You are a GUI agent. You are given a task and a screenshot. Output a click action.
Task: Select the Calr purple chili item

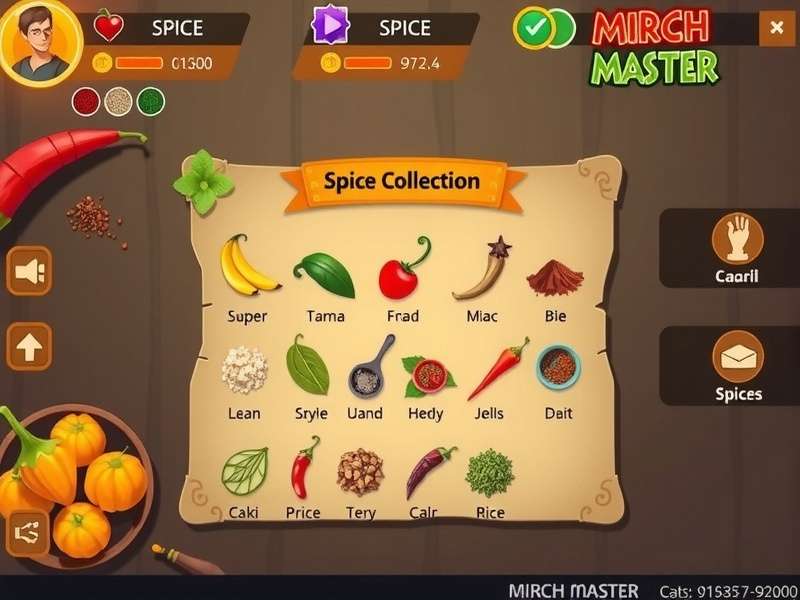click(428, 470)
